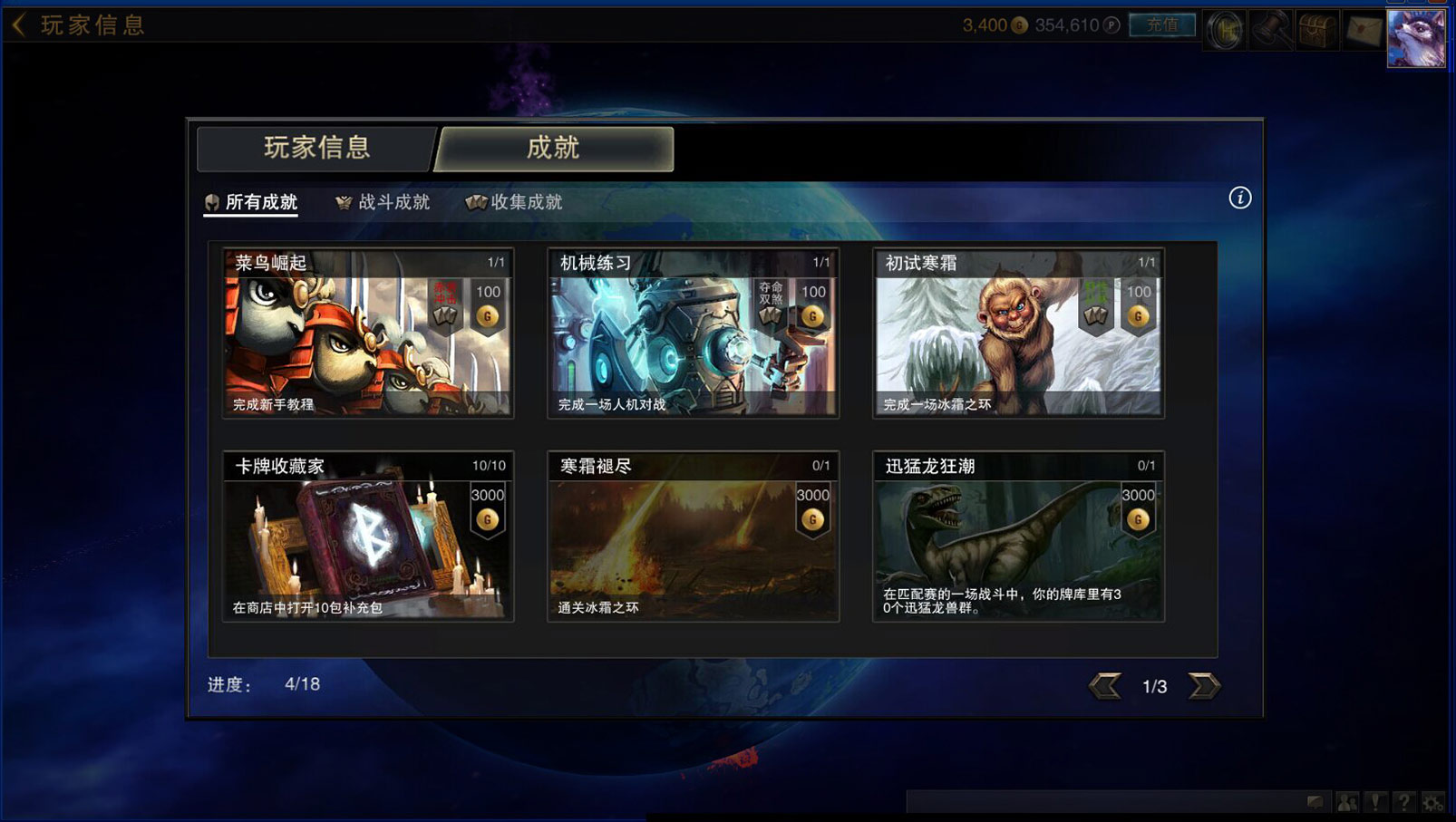Select the 菜鸟崛起 achievement card
This screenshot has height=822, width=1456.
(368, 334)
